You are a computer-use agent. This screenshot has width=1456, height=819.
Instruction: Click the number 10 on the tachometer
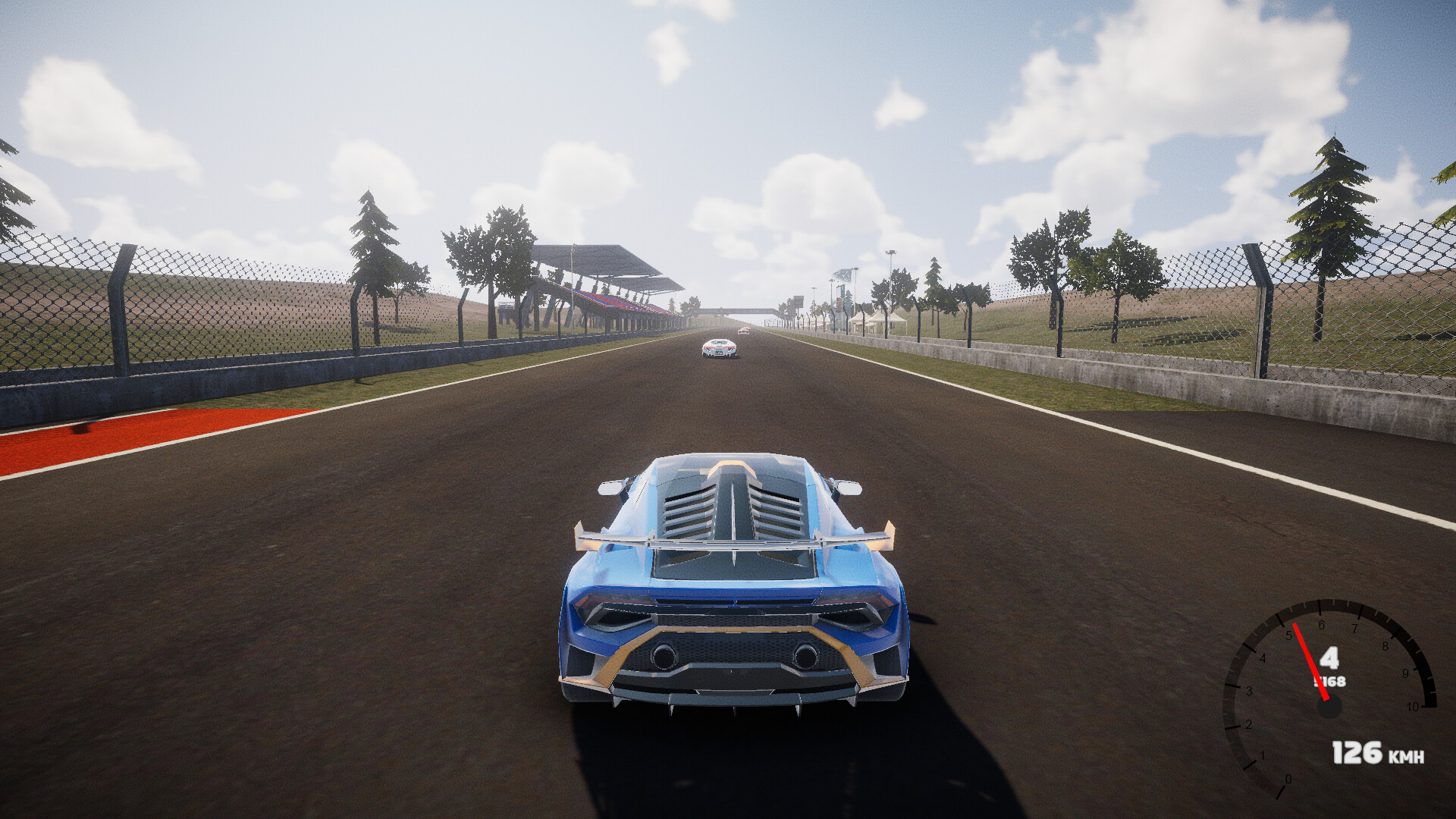(1413, 706)
